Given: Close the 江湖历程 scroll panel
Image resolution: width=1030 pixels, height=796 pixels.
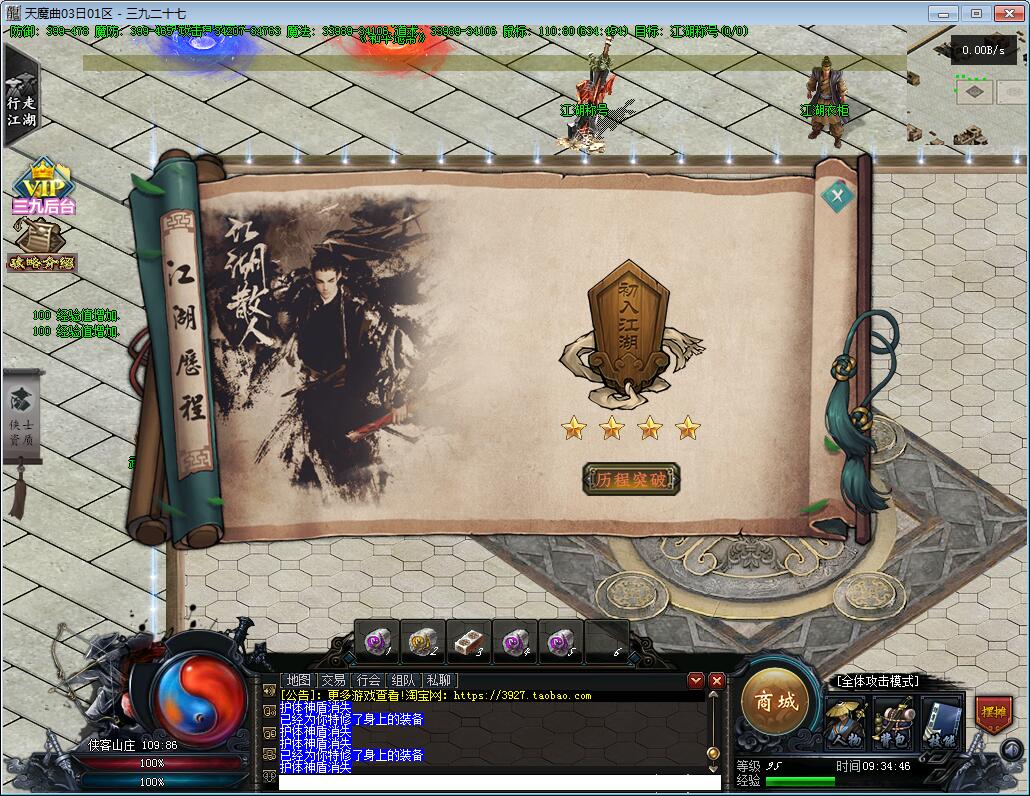Looking at the screenshot, I should [x=838, y=195].
